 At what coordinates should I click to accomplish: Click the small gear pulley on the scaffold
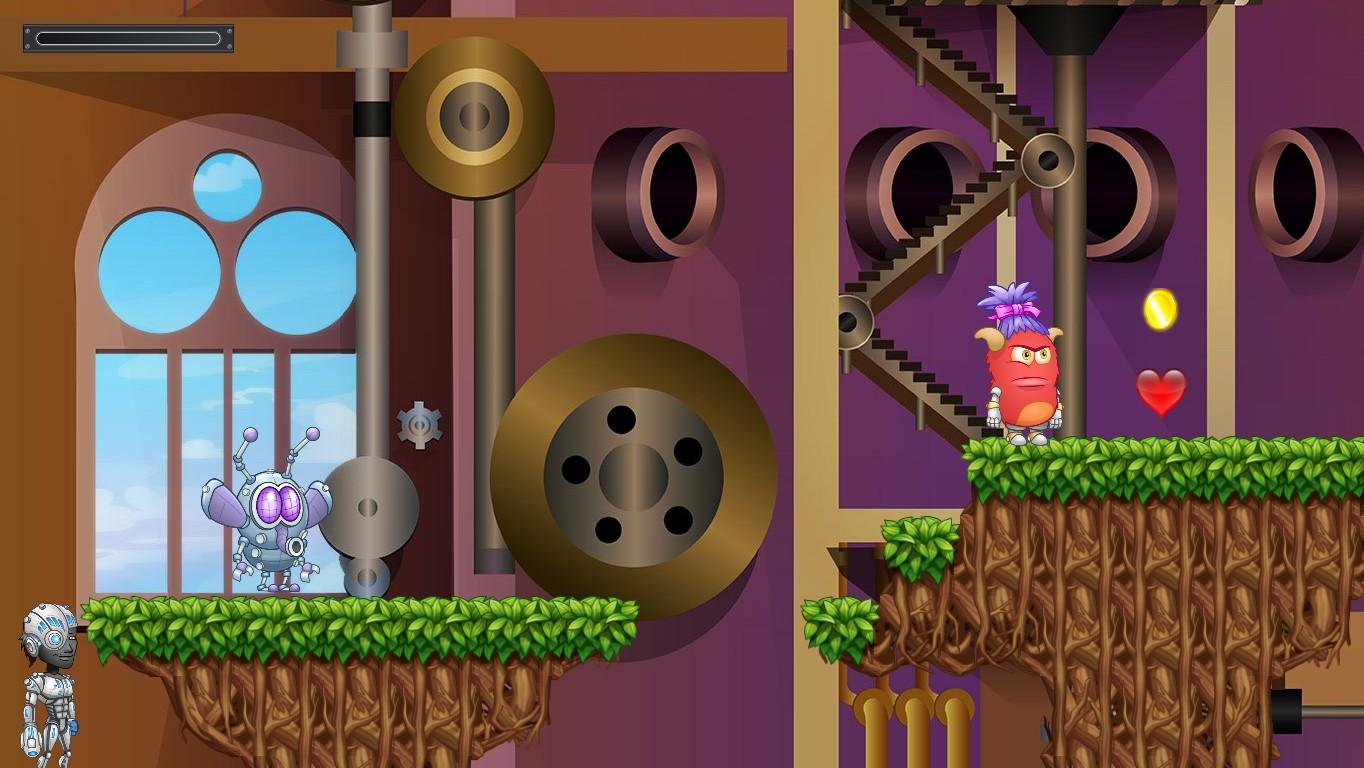1048,160
